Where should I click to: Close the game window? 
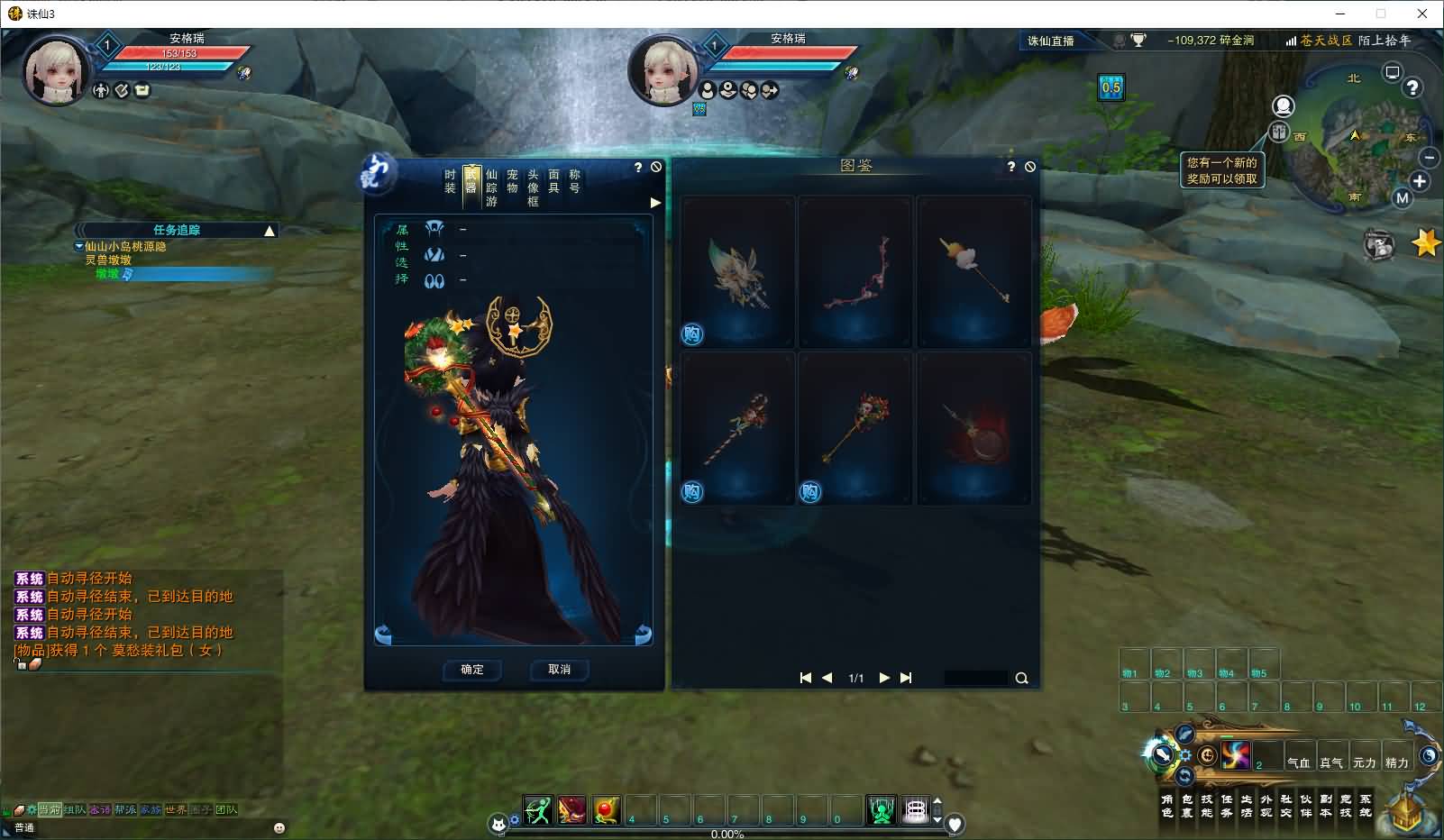pos(1423,14)
